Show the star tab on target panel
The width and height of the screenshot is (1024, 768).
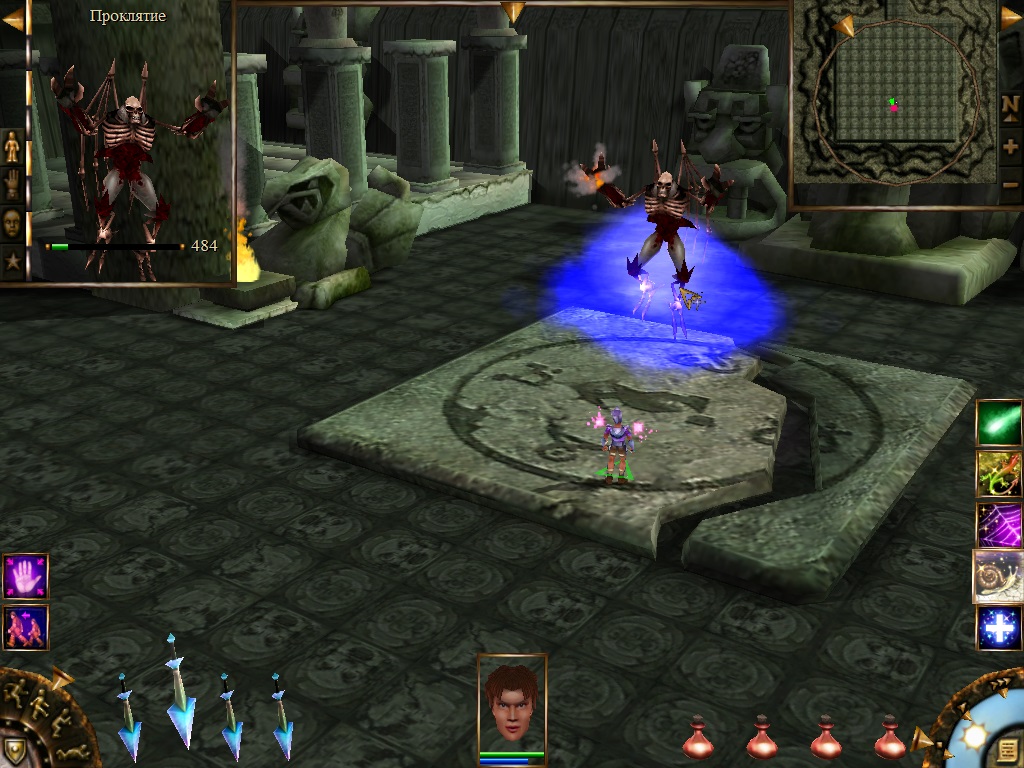pyautogui.click(x=12, y=262)
